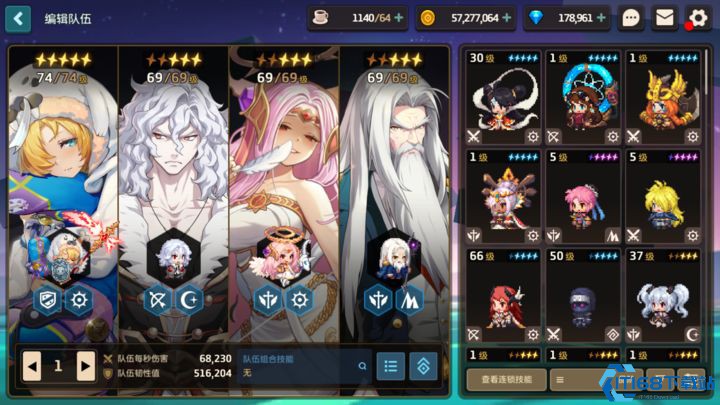The width and height of the screenshot is (720, 405).
Task: Add more coffee stamina
Action: 400,18
